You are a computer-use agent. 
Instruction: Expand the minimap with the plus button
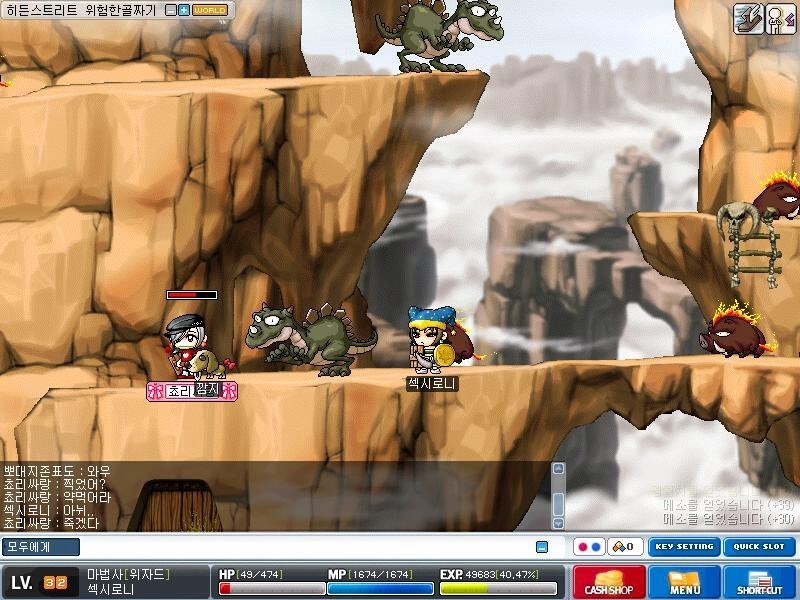point(183,10)
